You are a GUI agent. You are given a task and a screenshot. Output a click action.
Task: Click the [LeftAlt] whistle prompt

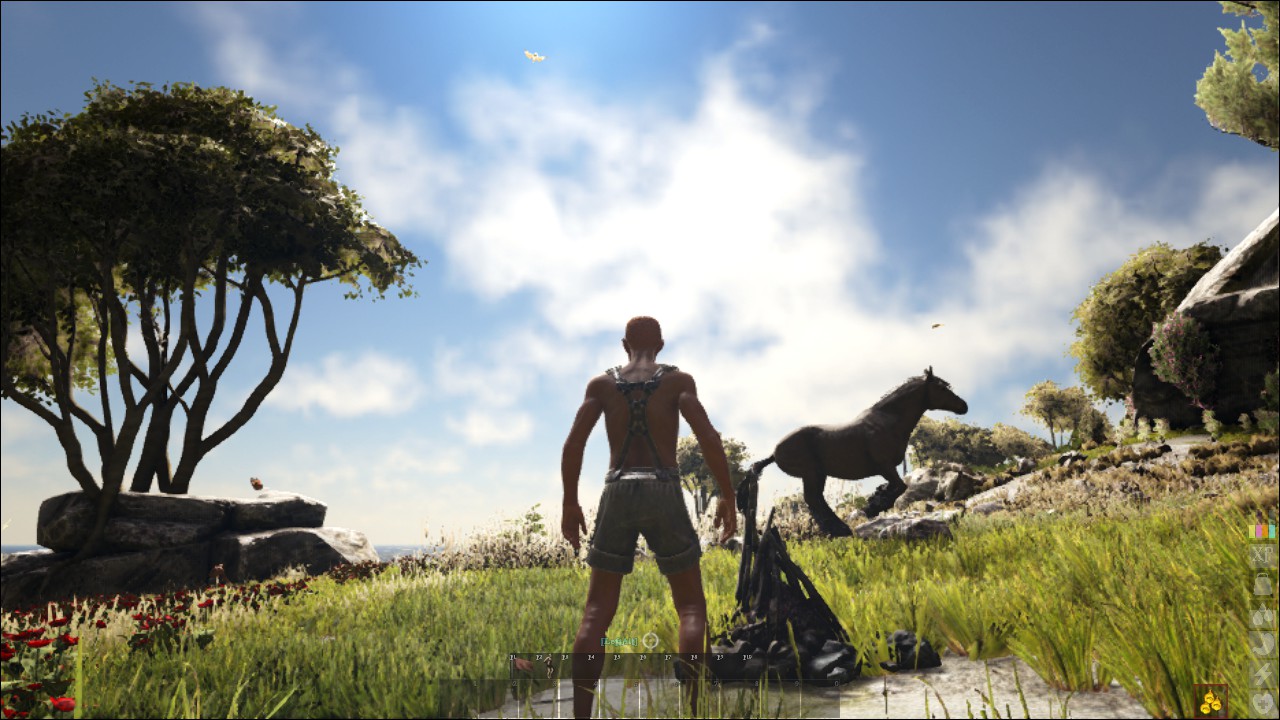621,641
